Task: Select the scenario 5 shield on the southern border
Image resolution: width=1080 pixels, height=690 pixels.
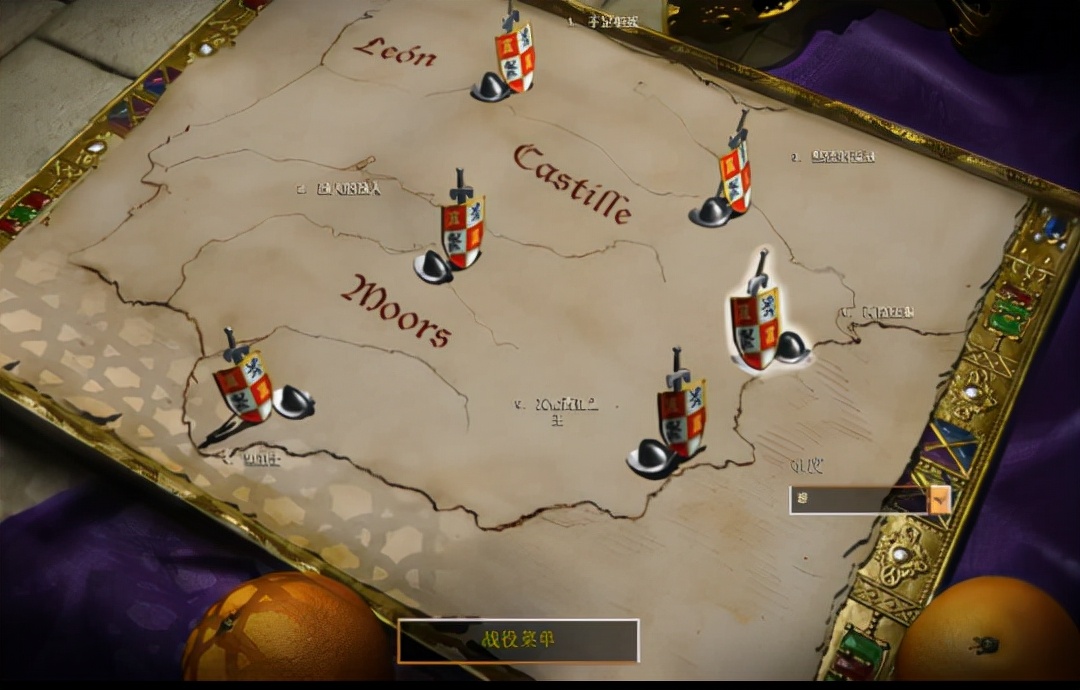Action: pos(681,418)
